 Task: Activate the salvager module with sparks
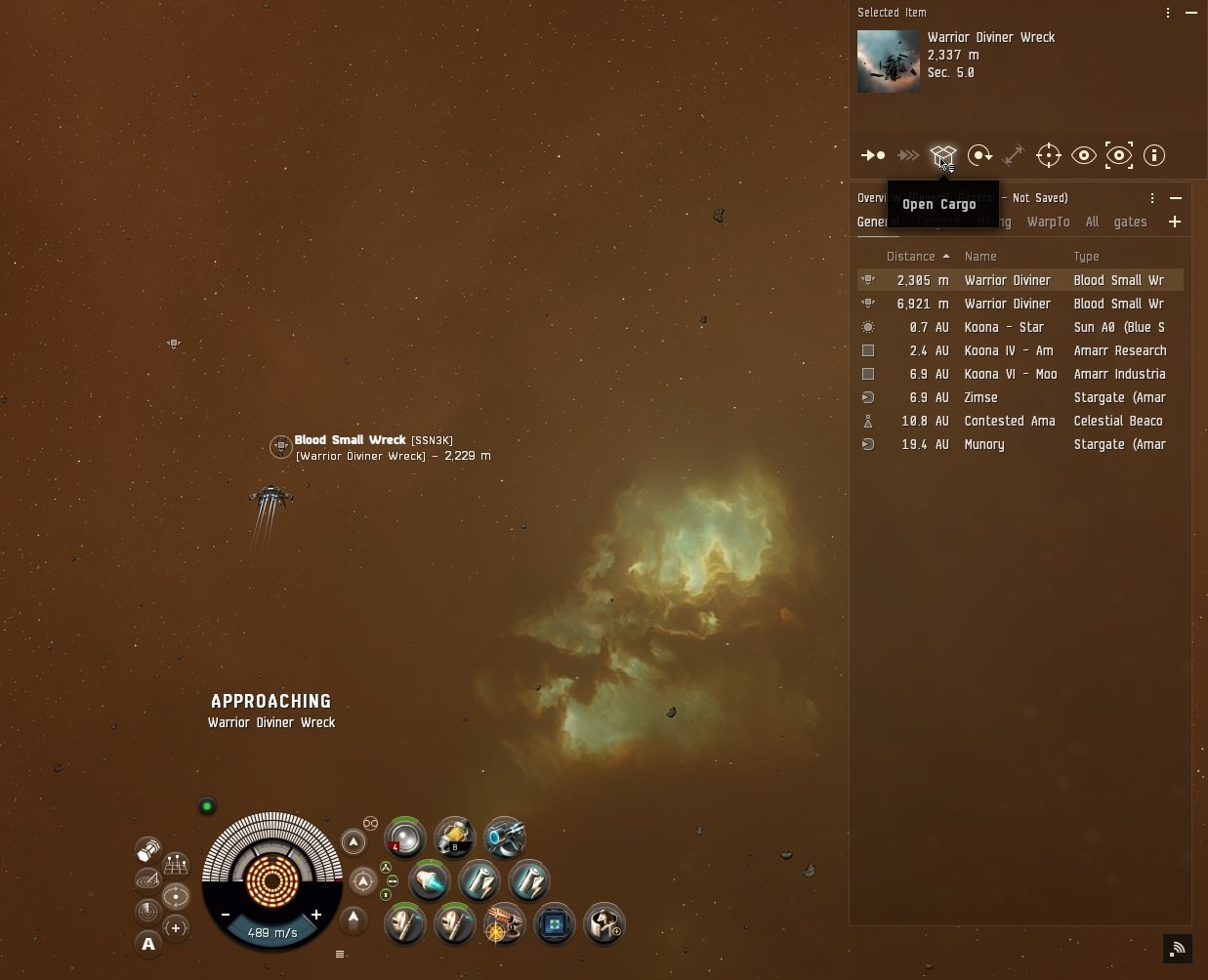(x=505, y=923)
